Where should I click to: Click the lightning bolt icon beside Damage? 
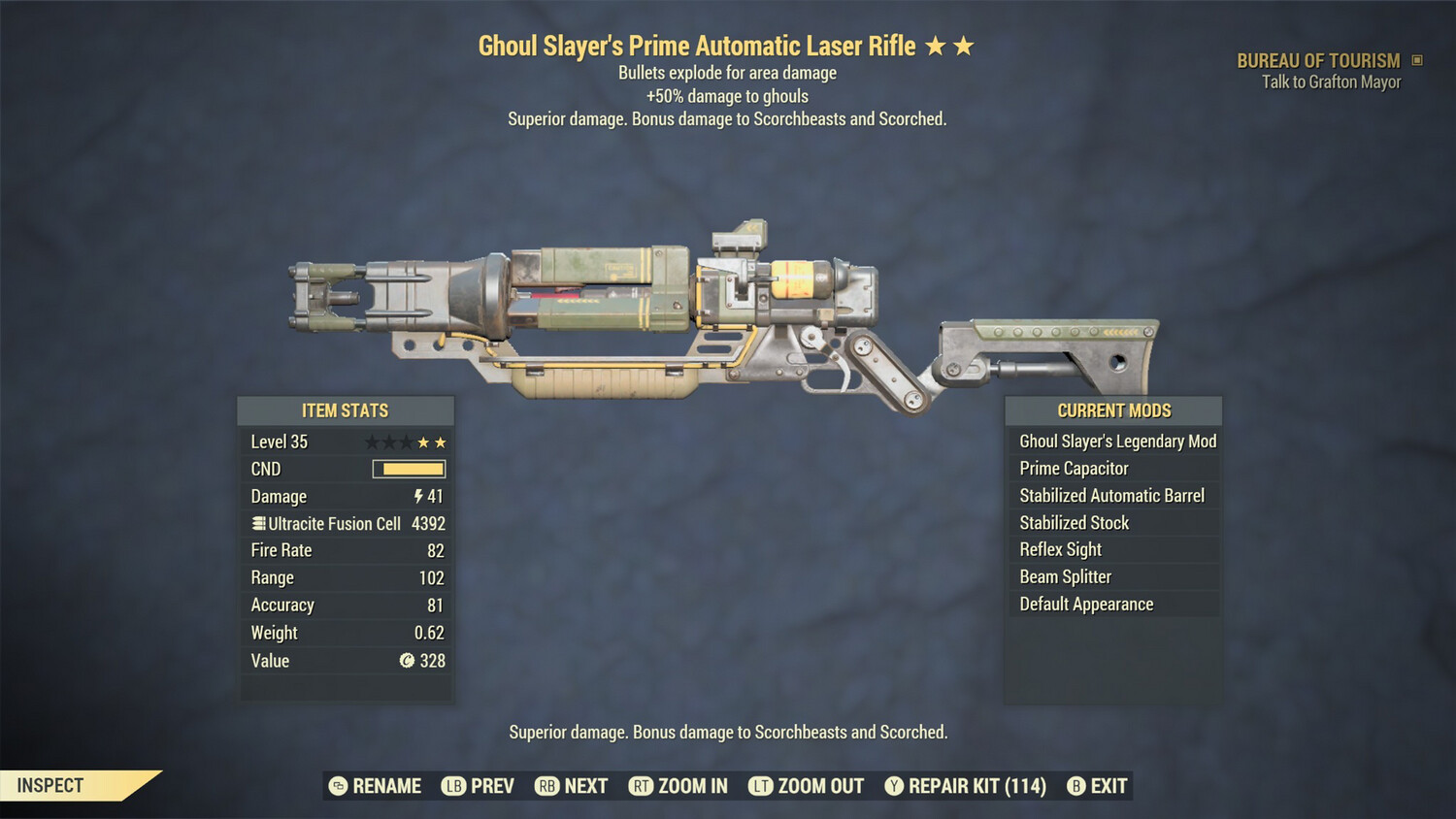click(x=417, y=496)
